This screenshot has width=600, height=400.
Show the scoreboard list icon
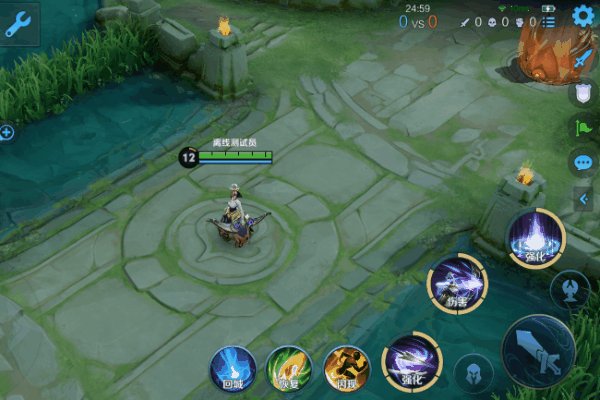(x=549, y=21)
